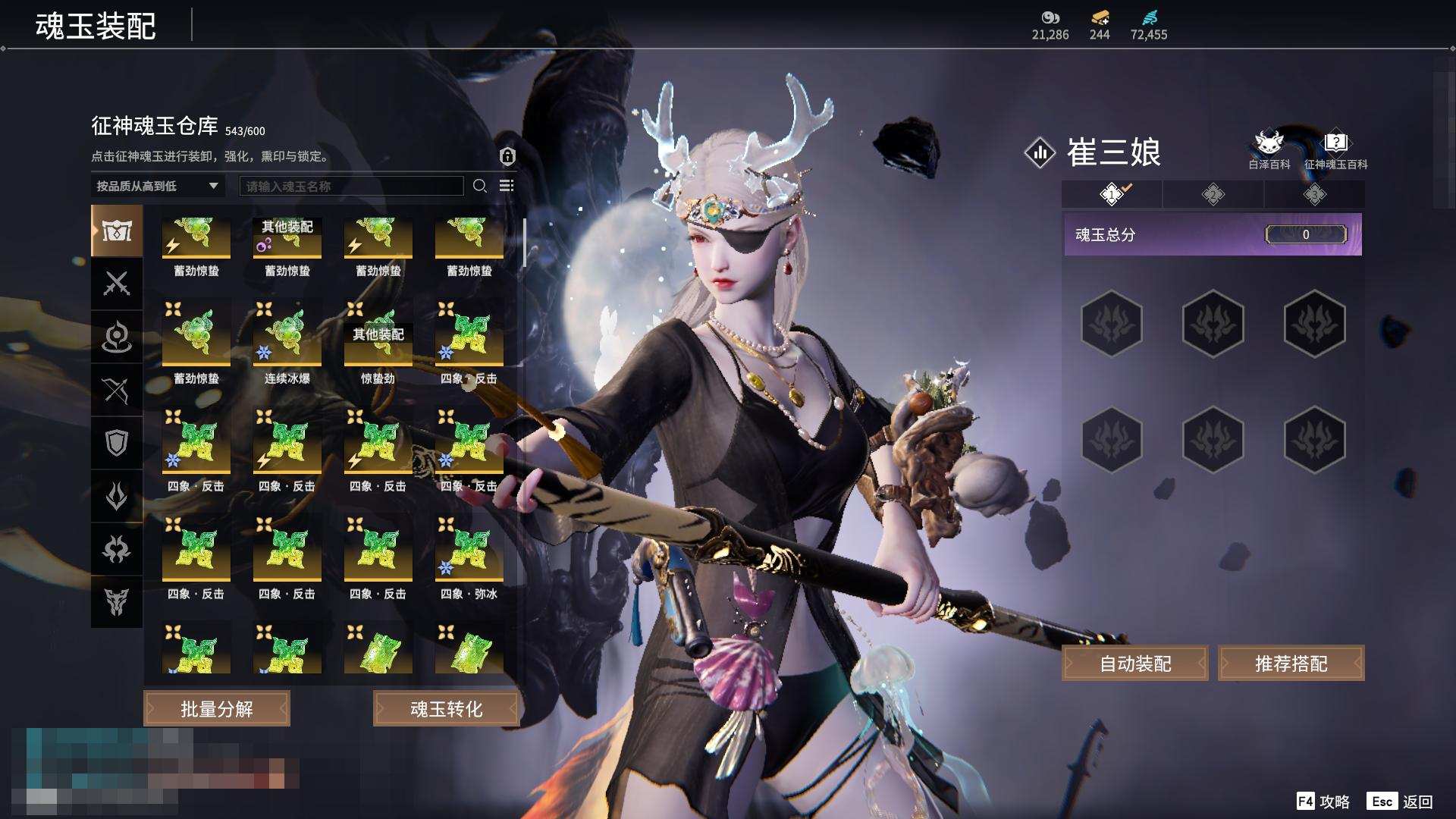Click the stats chart icon beside 崔三娘

click(1040, 152)
